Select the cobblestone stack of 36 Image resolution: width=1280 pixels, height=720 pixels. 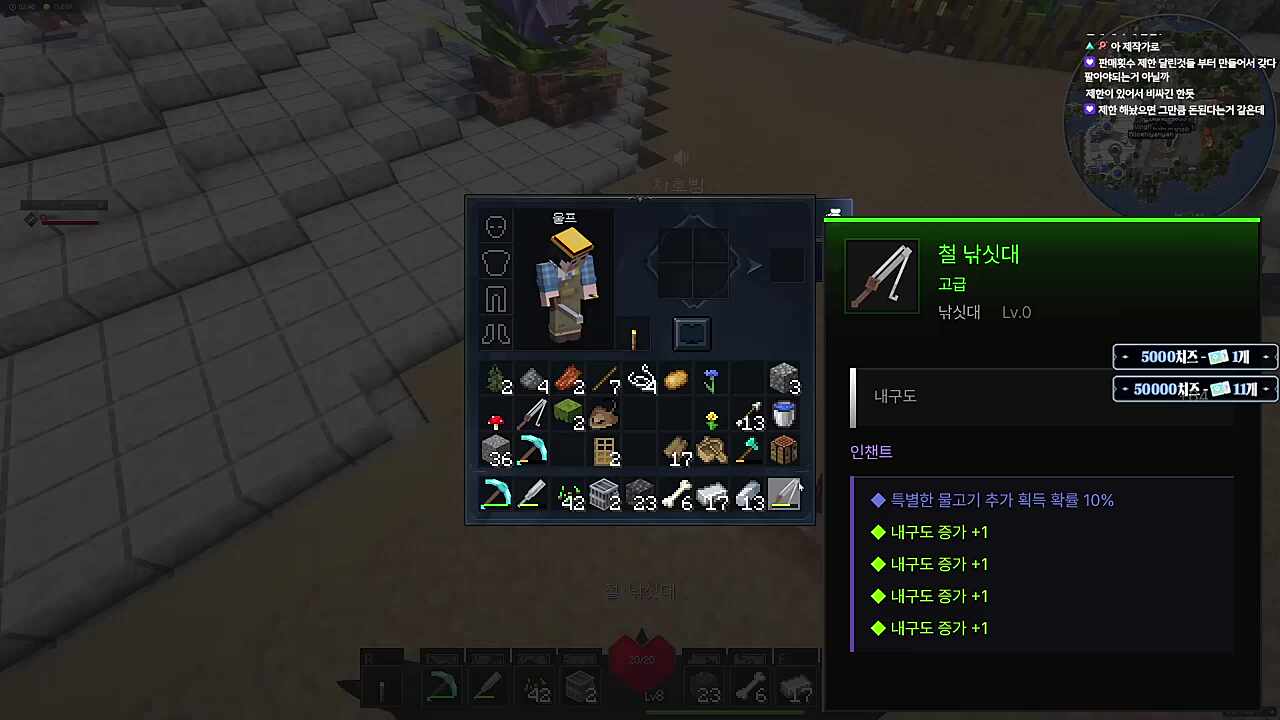tap(496, 451)
